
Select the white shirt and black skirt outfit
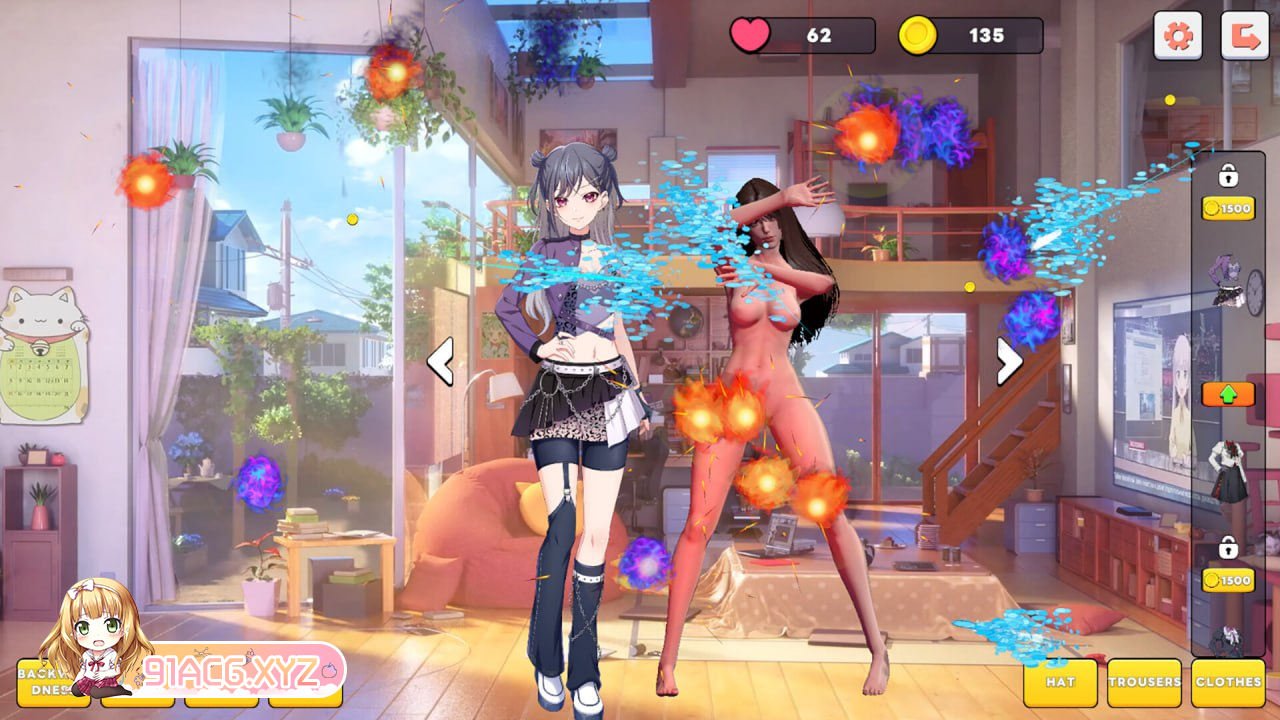pos(1228,473)
